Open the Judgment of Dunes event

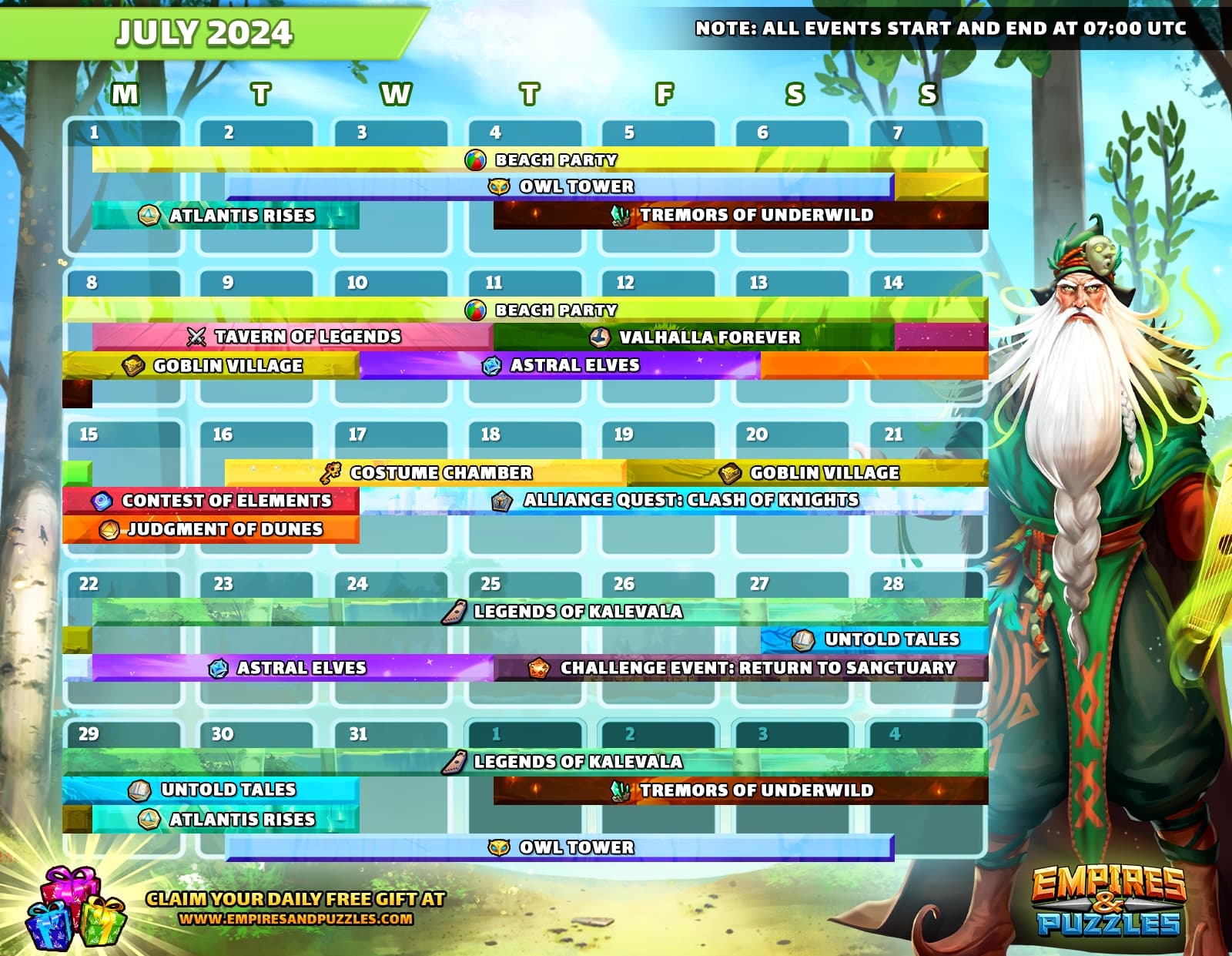point(211,529)
